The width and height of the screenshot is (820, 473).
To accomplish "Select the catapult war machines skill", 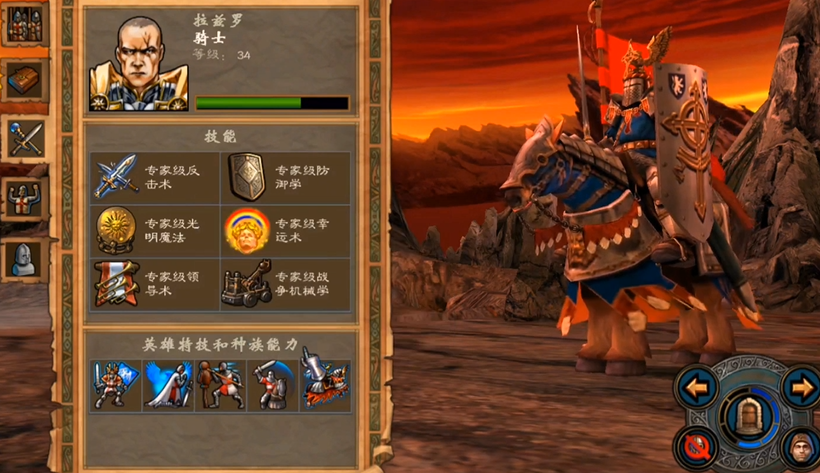I will pyautogui.click(x=246, y=284).
